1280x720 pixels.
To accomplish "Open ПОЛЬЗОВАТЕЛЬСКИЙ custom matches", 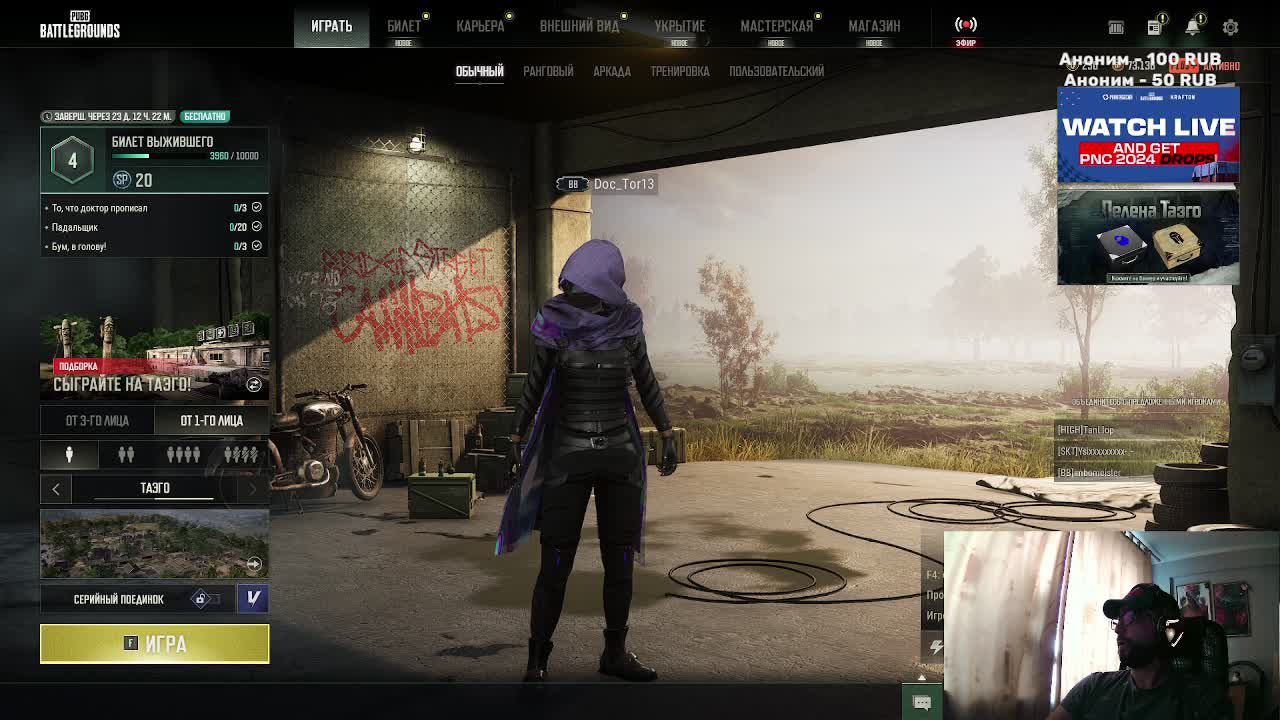I will pos(776,71).
